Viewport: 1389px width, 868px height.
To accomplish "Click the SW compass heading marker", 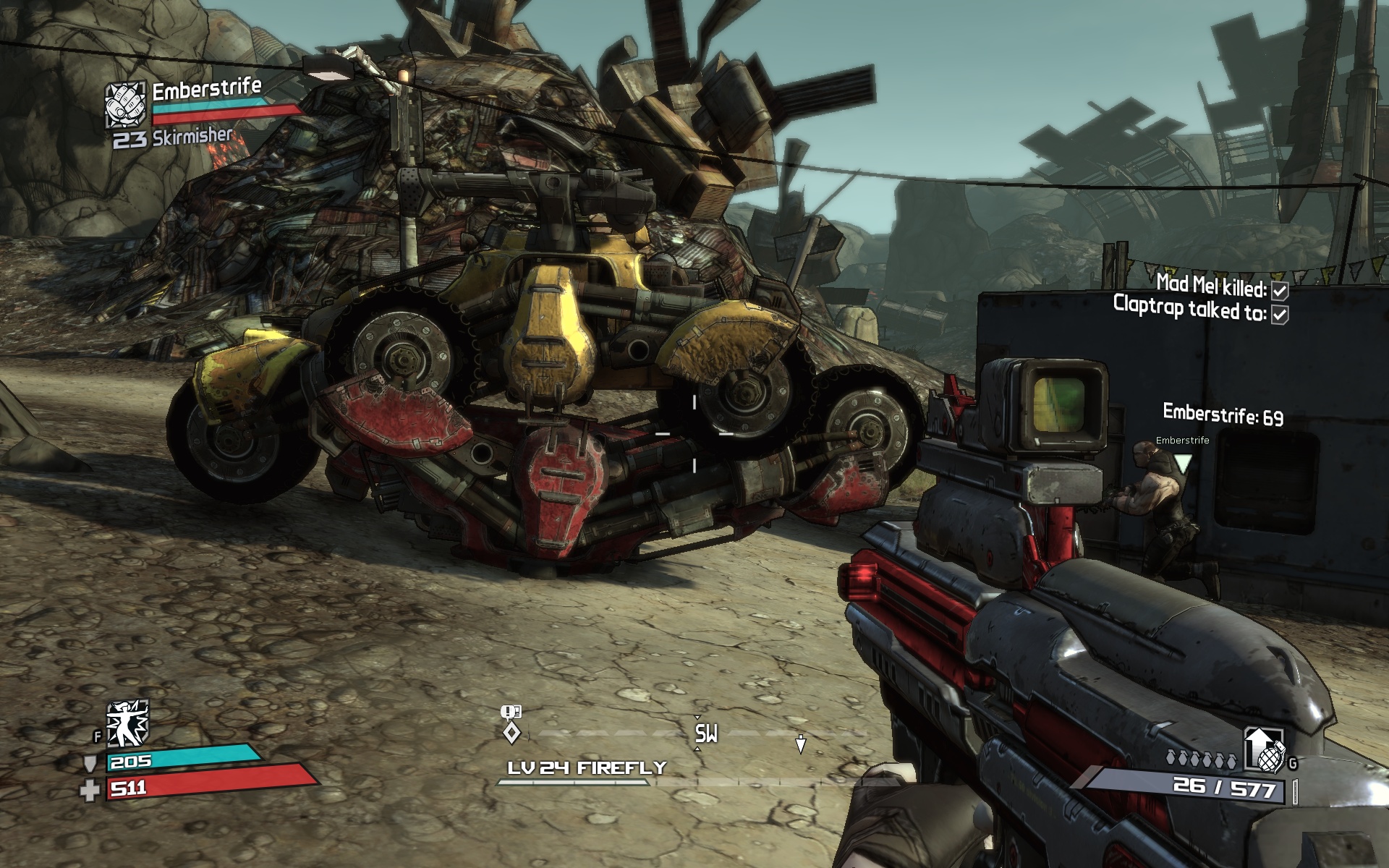I will coord(706,733).
